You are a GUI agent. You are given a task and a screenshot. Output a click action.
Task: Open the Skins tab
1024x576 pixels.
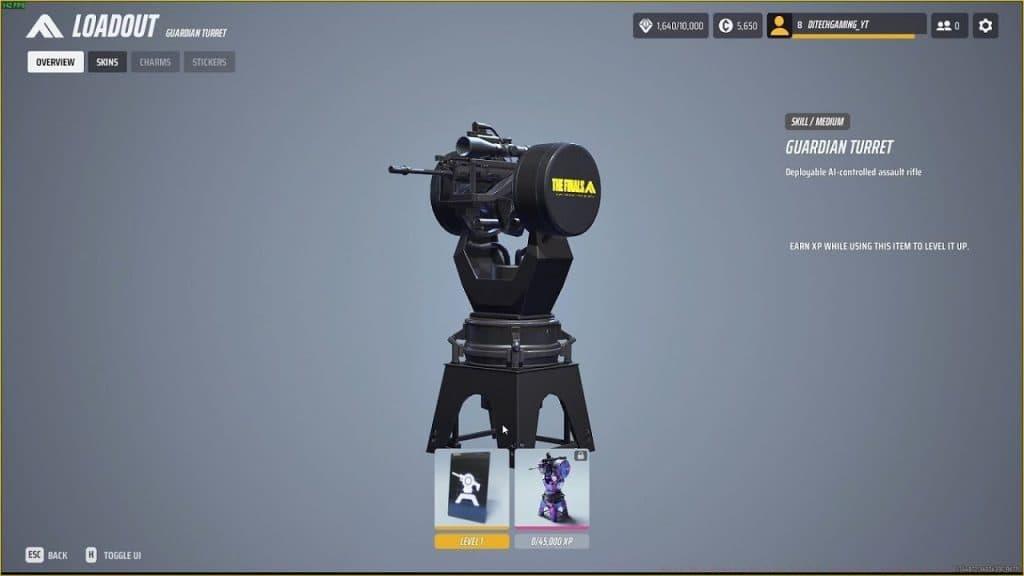coord(107,62)
